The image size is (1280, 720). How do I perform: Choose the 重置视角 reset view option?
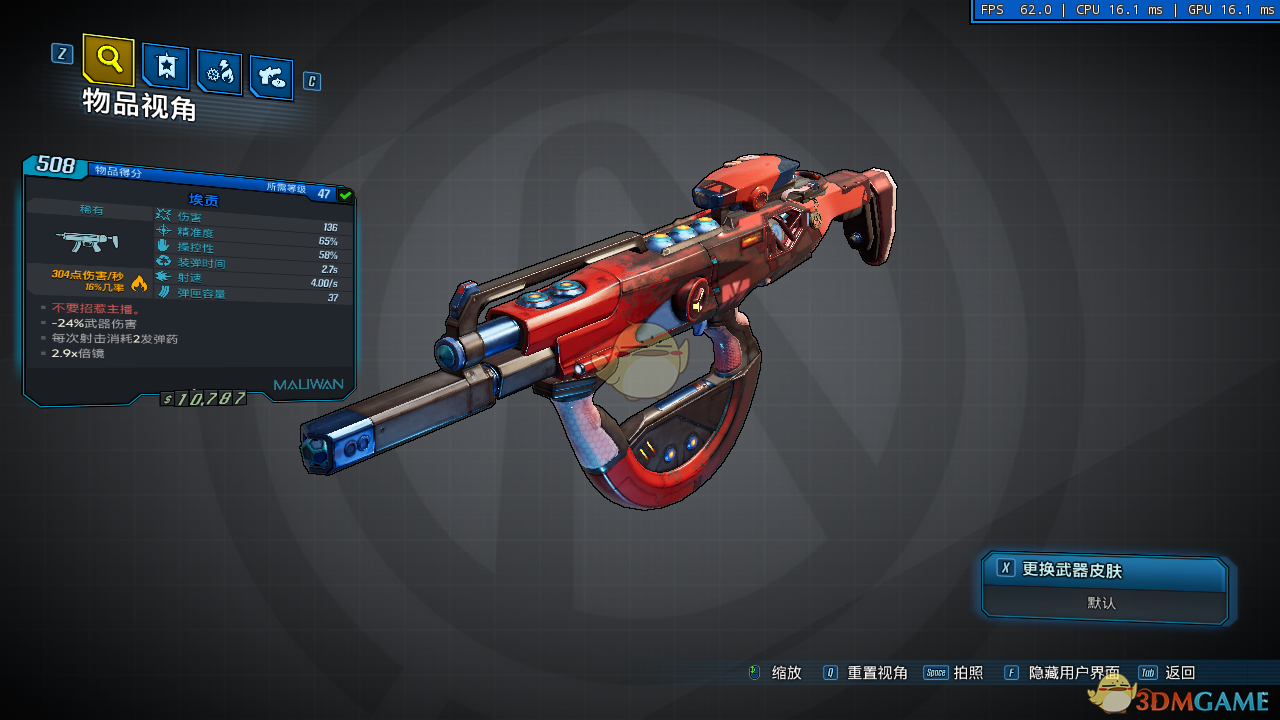coord(876,673)
